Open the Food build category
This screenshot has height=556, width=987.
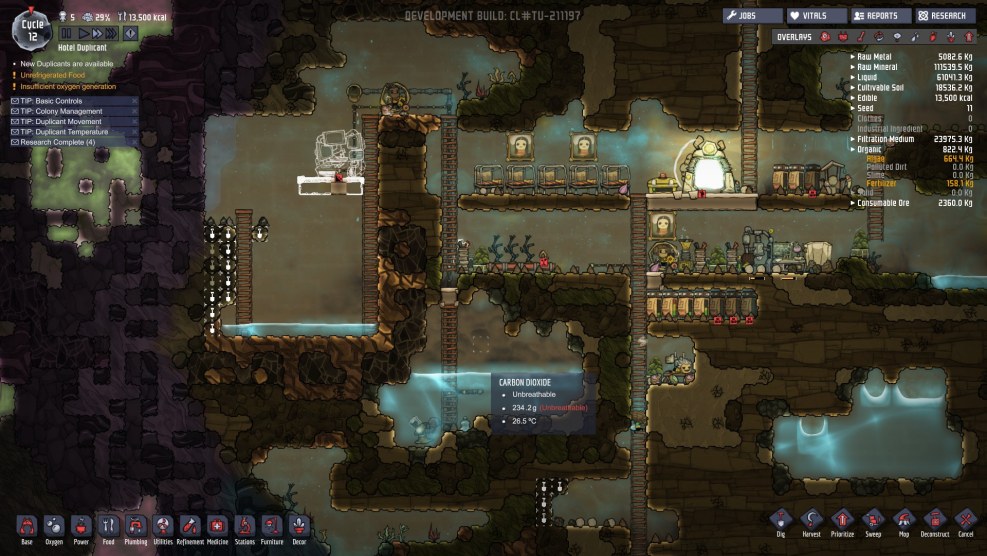[x=109, y=526]
